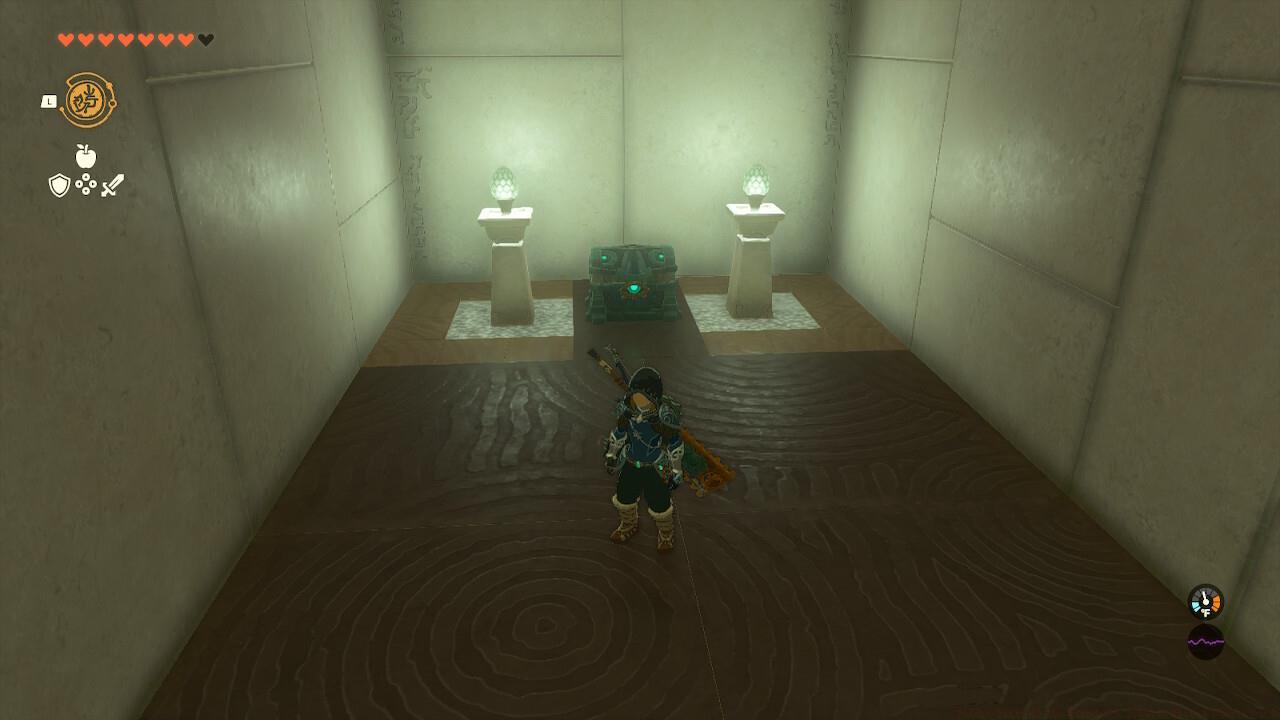Click the fairy abilities icon between shield and sword

[85, 185]
